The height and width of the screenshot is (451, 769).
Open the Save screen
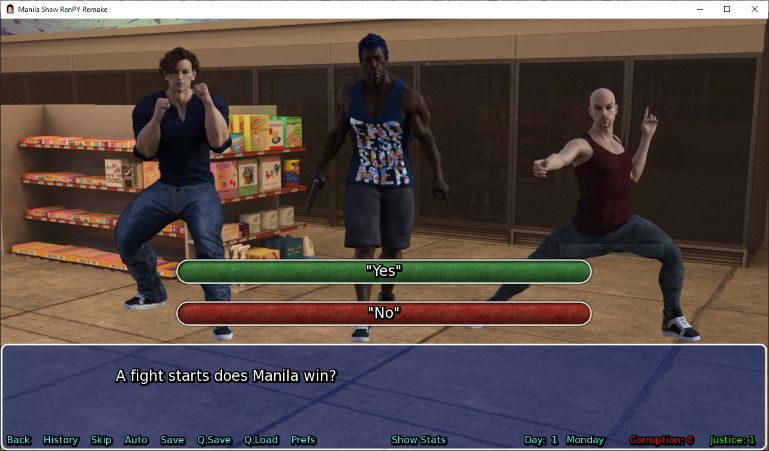[172, 440]
